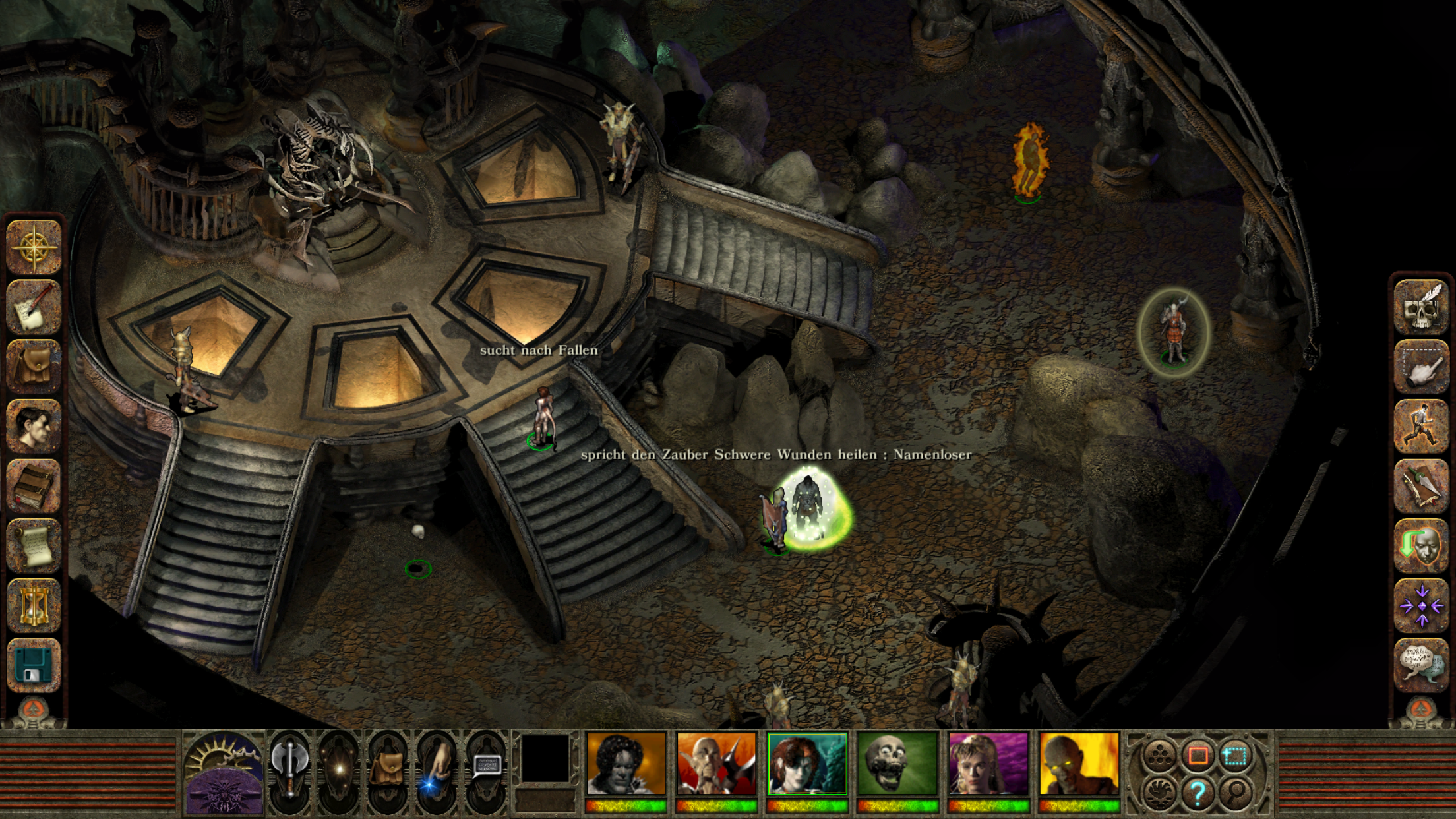Open the parchment scroll button
The image size is (1456, 819).
(x=34, y=546)
